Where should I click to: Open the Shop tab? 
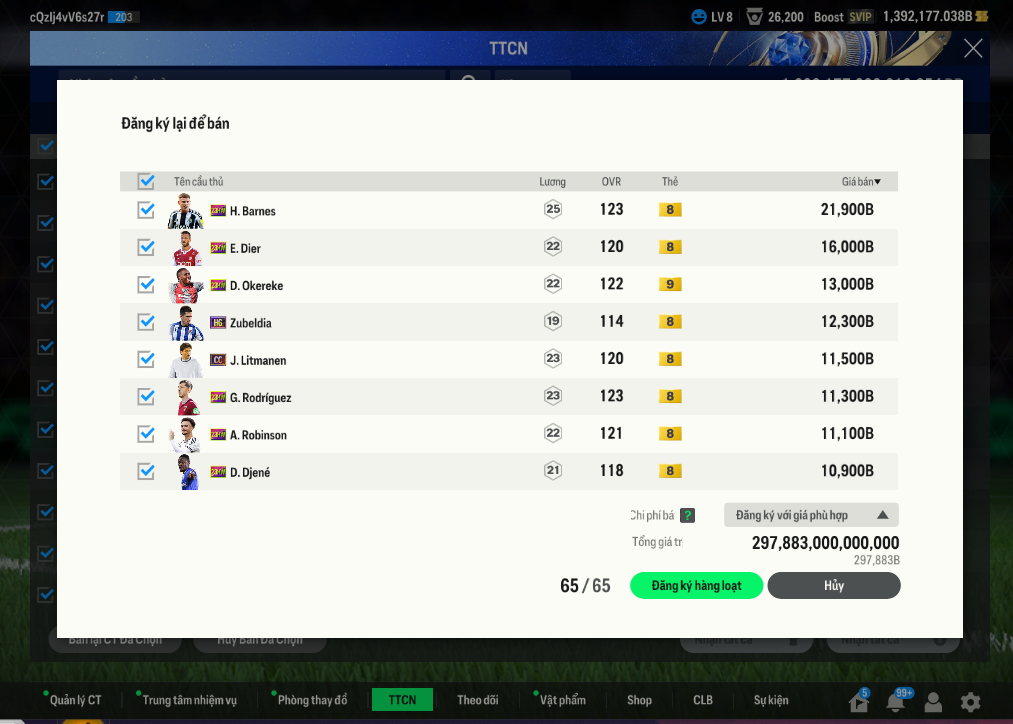[639, 700]
